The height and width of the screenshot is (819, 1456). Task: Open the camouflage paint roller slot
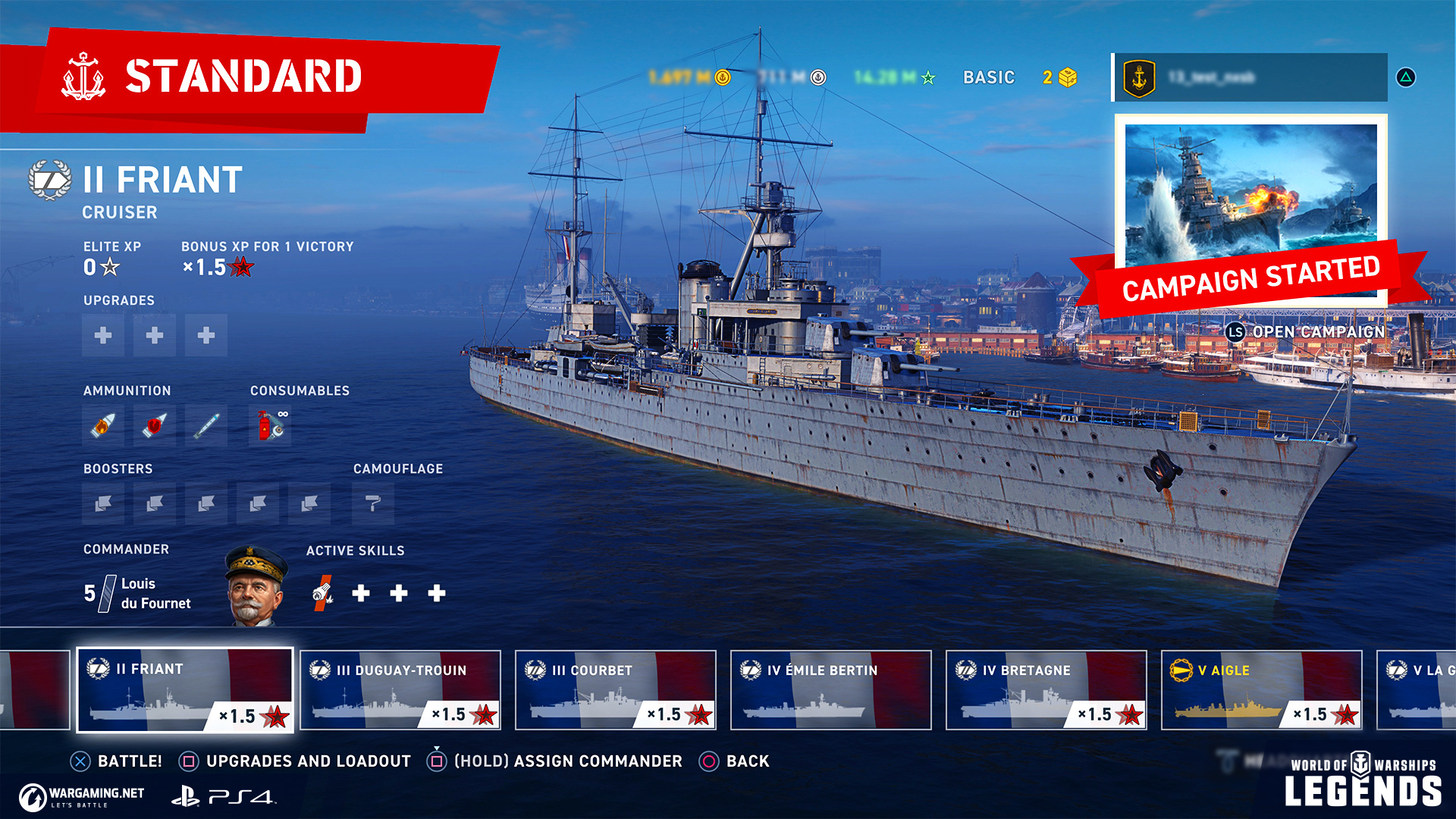point(373,504)
